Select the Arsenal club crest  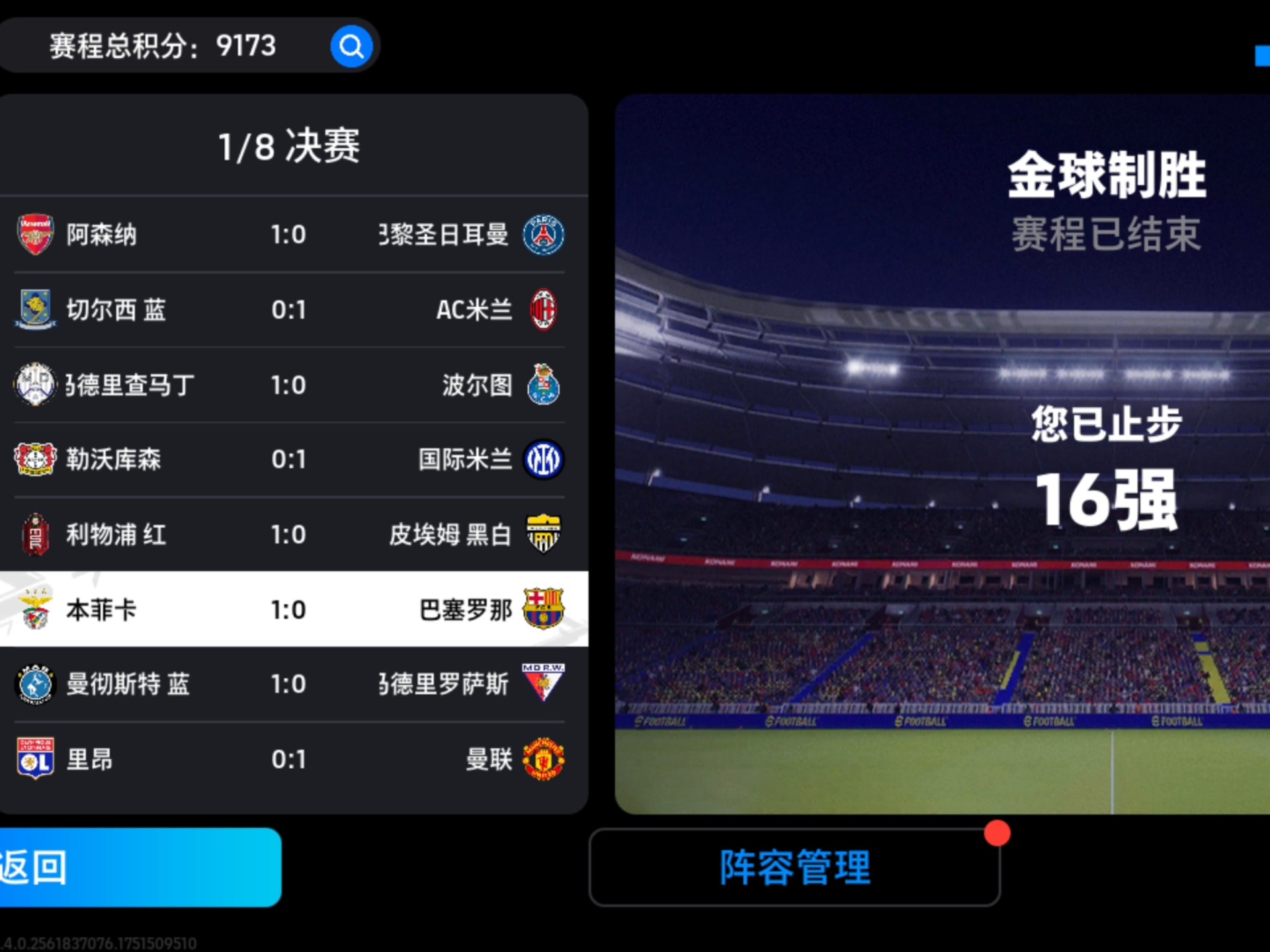[x=35, y=234]
